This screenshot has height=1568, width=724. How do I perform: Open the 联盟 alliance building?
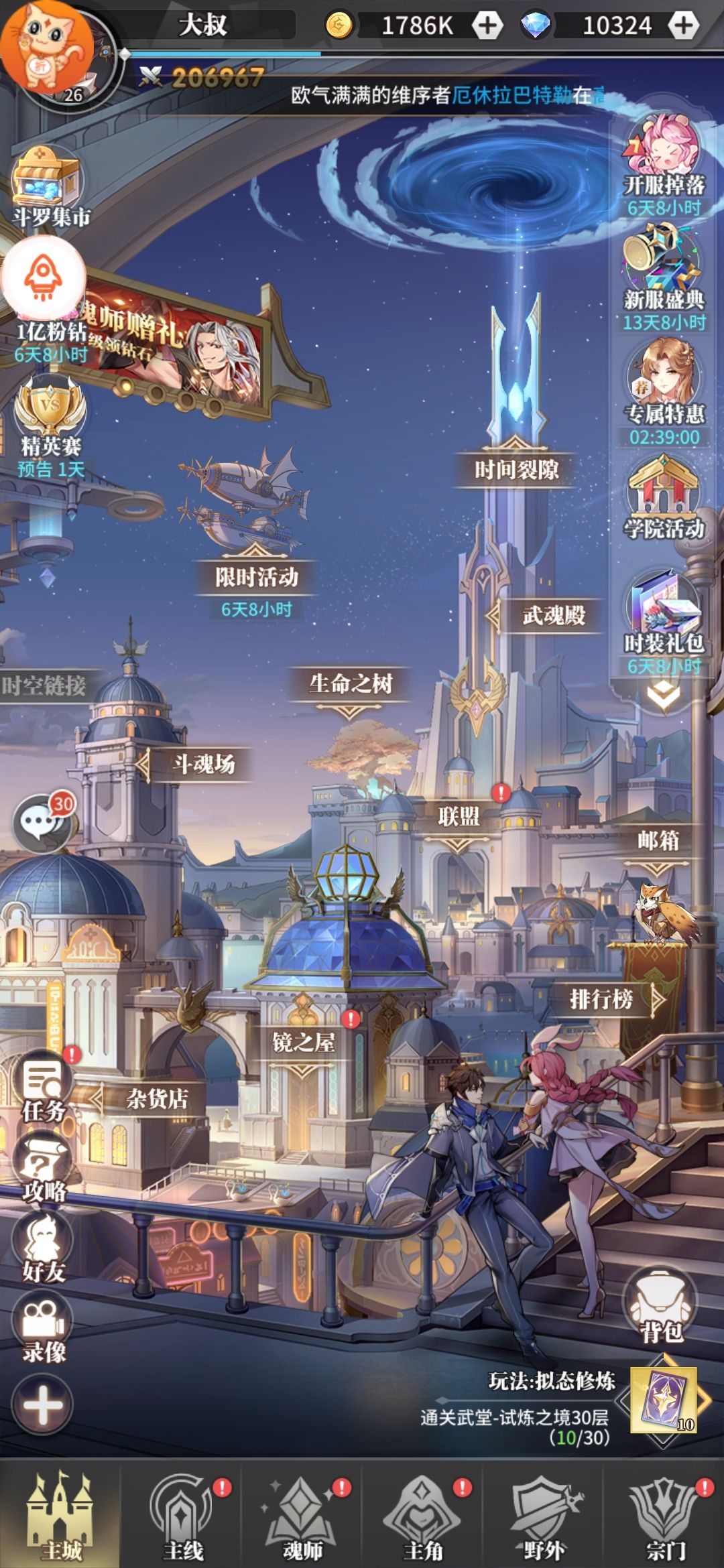tap(459, 817)
